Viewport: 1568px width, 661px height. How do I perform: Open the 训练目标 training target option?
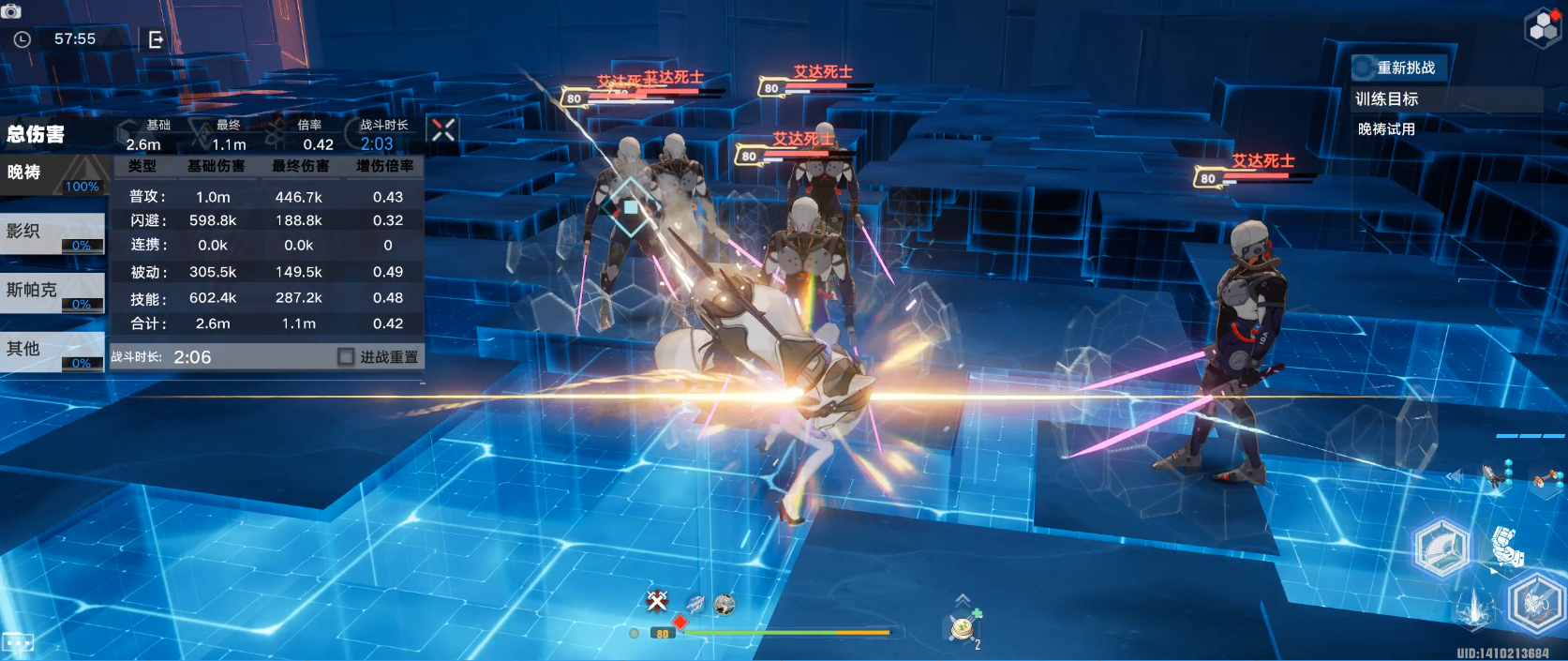pos(1387,99)
